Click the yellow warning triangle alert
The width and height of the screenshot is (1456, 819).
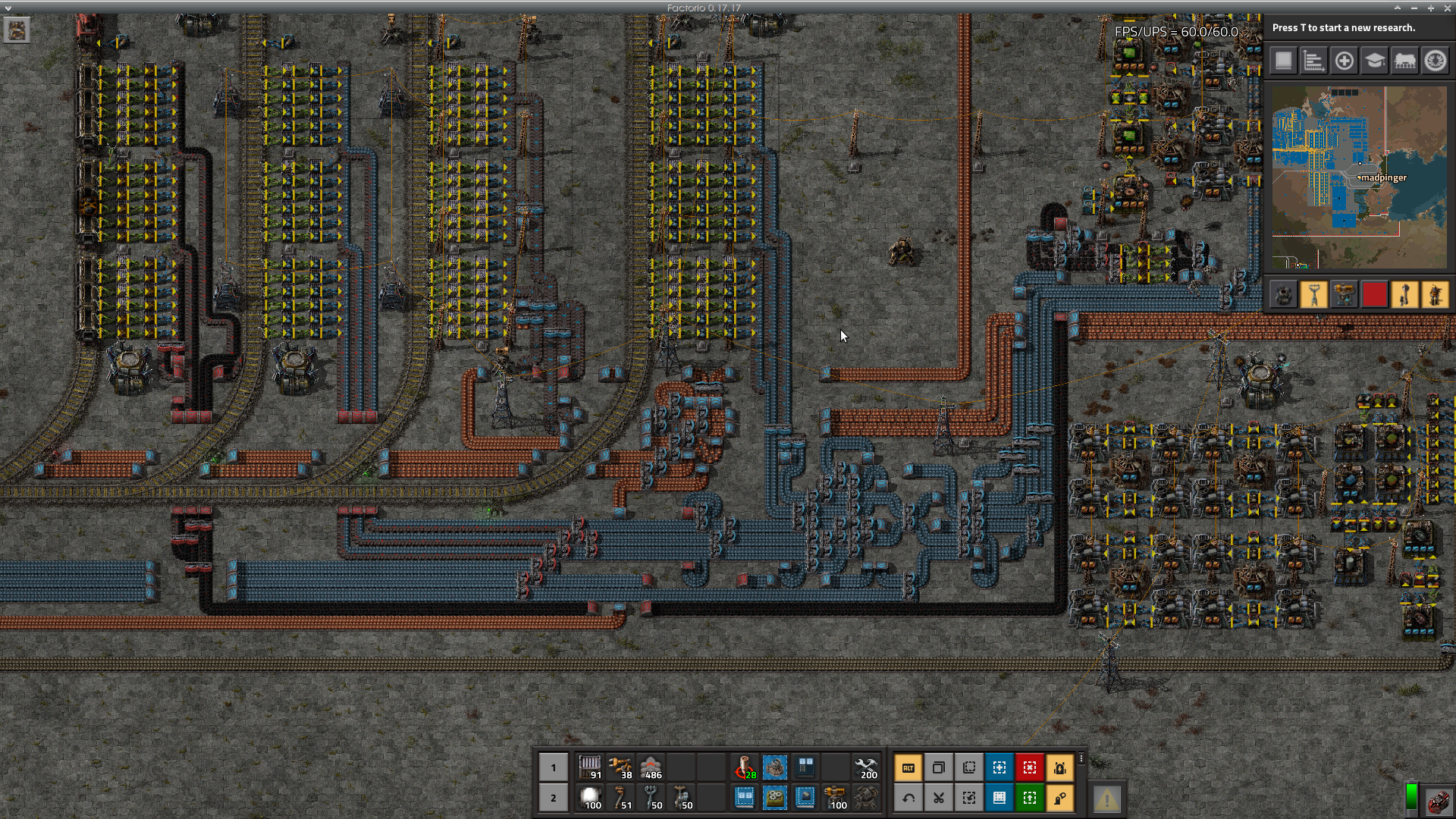(x=1106, y=799)
